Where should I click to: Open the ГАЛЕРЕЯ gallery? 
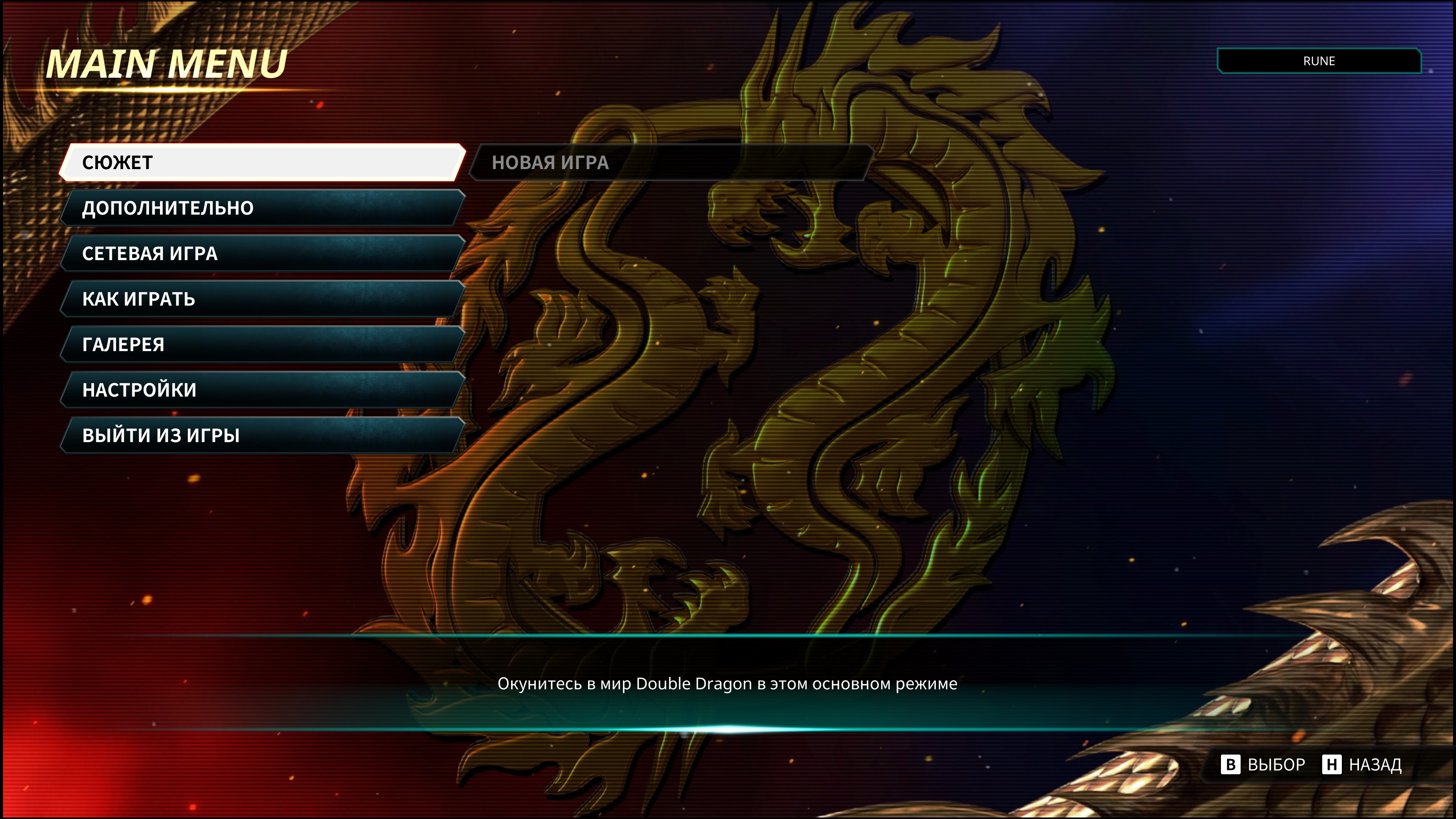point(263,345)
